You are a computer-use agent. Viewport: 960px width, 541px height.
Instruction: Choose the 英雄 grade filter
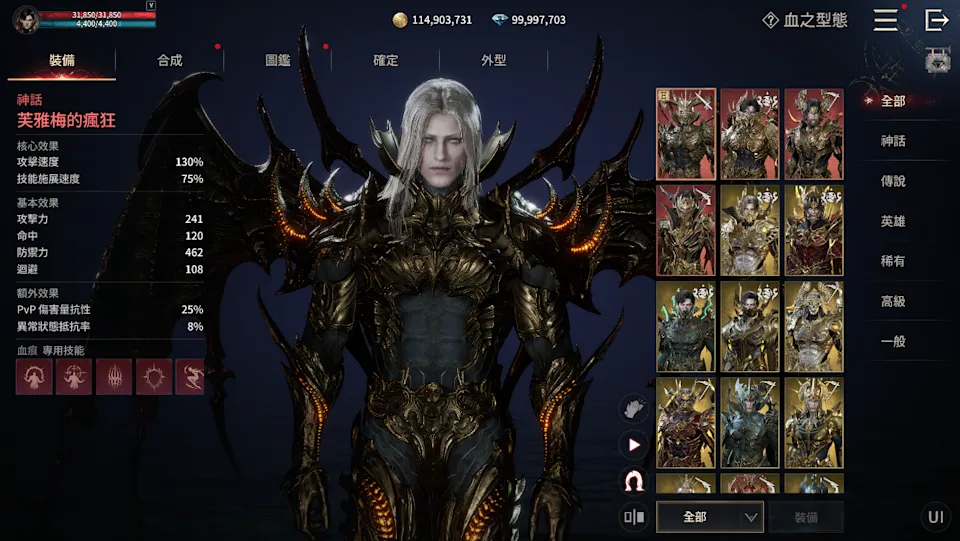[x=893, y=221]
